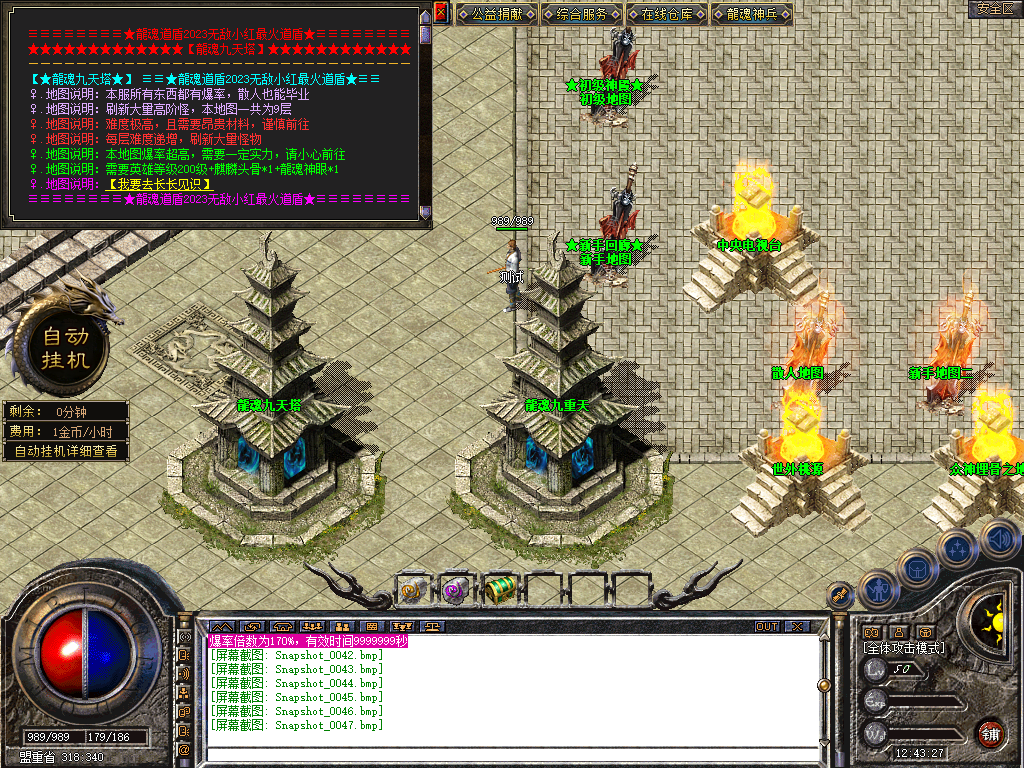Image resolution: width=1024 pixels, height=768 pixels.
Task: Click the OUT button on chat bar
Action: 766,627
